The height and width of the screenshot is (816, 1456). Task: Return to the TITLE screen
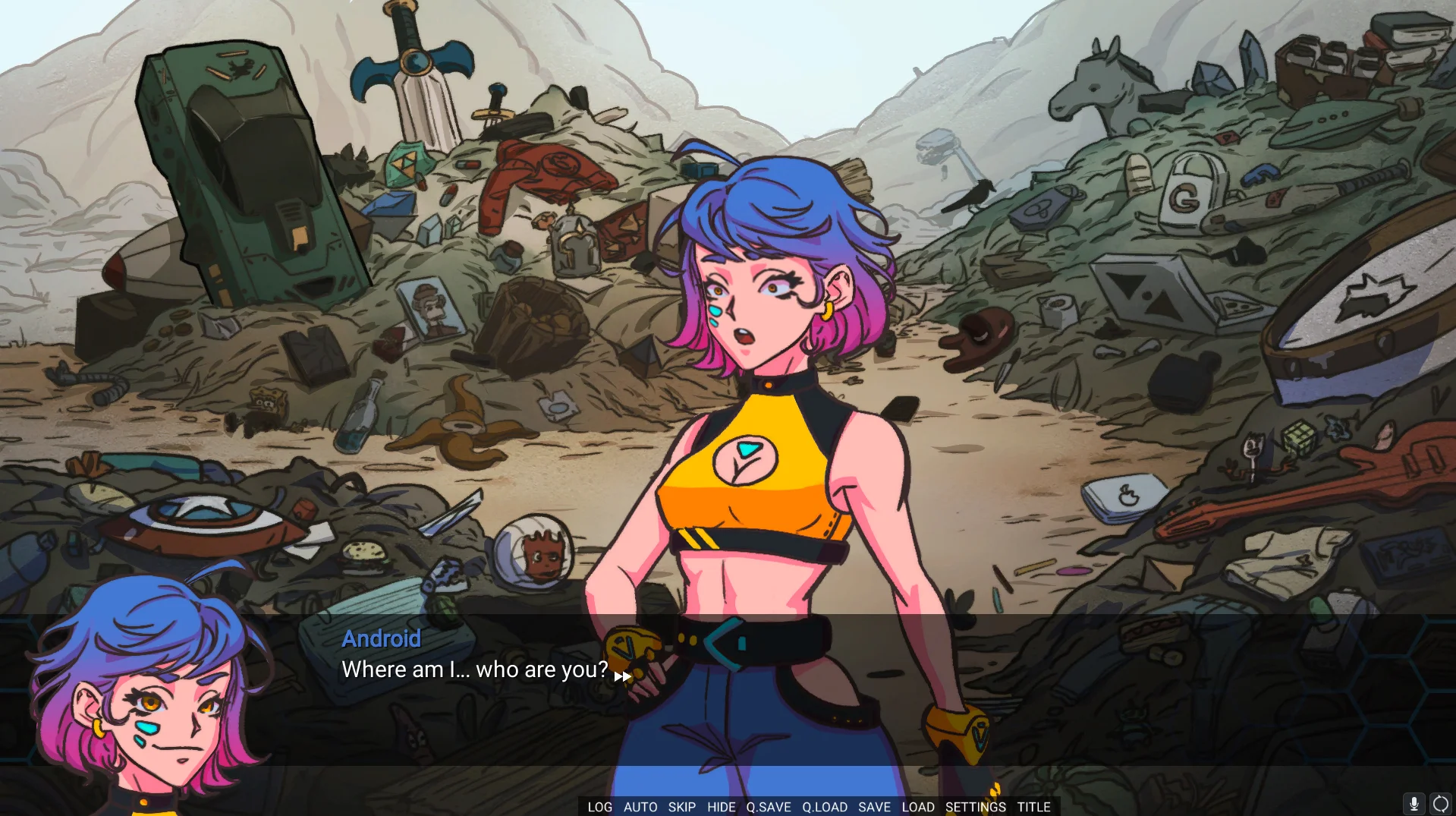point(1033,807)
